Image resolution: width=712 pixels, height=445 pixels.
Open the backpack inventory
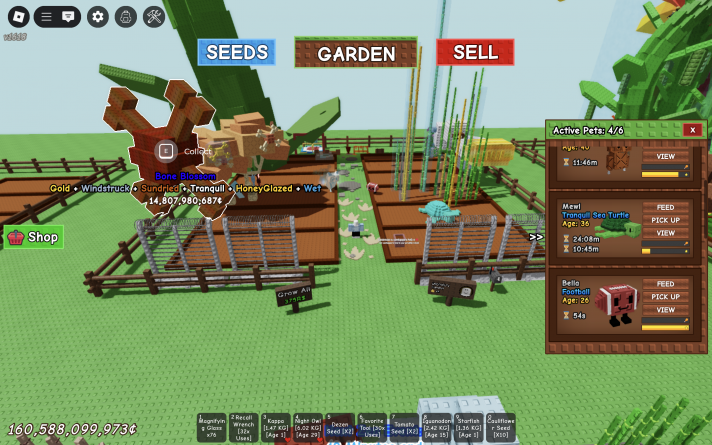click(x=125, y=16)
